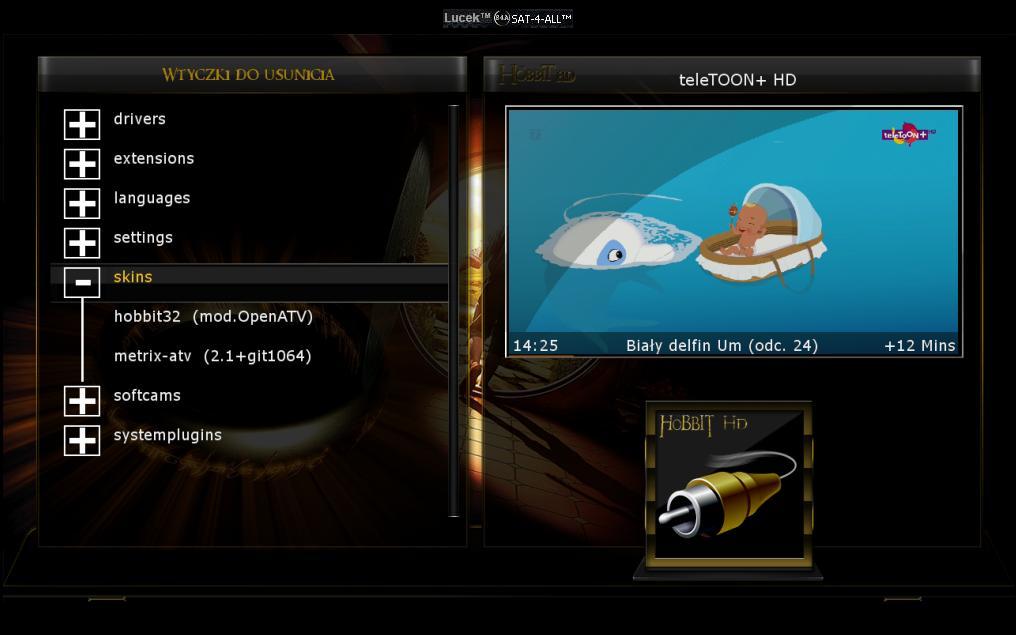1016x635 pixels.
Task: Select the drivers row label
Action: coord(140,119)
